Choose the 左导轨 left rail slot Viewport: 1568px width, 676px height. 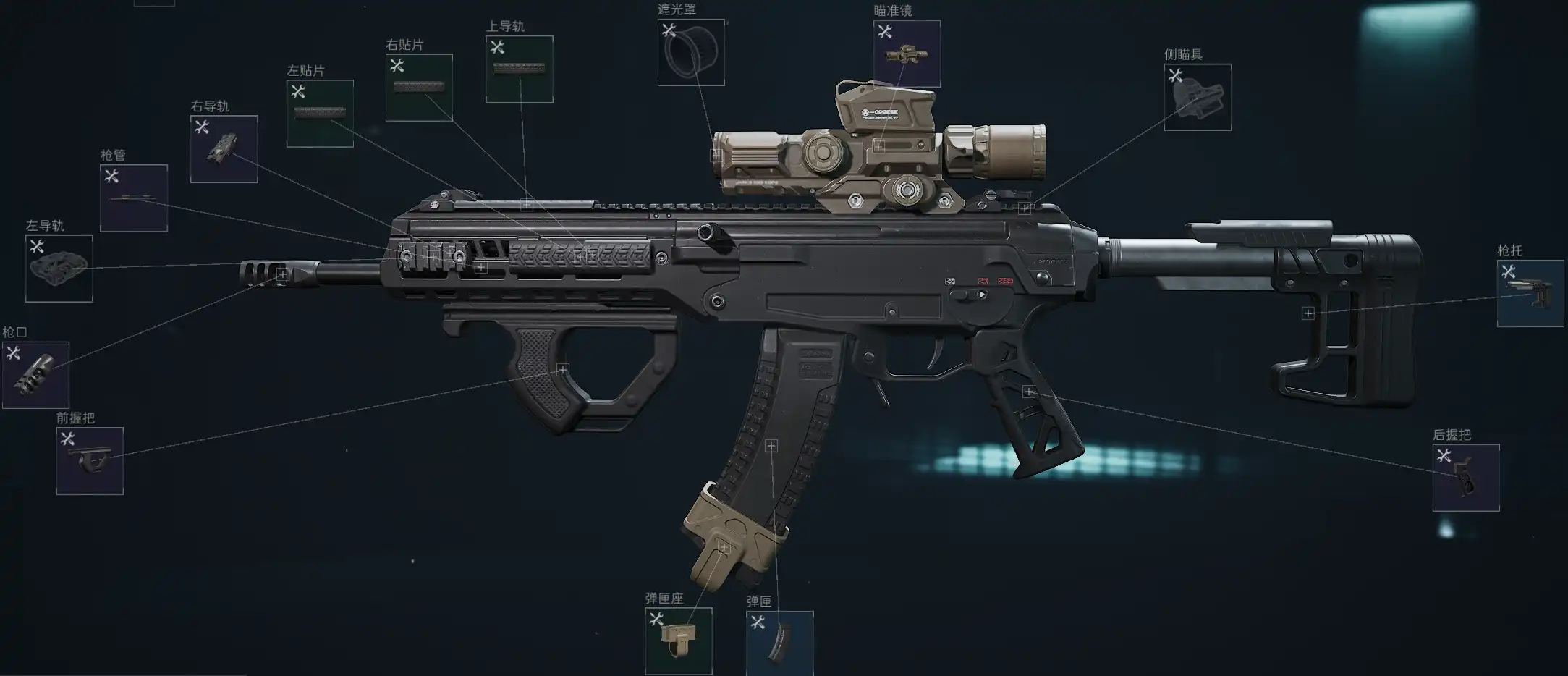pos(59,269)
